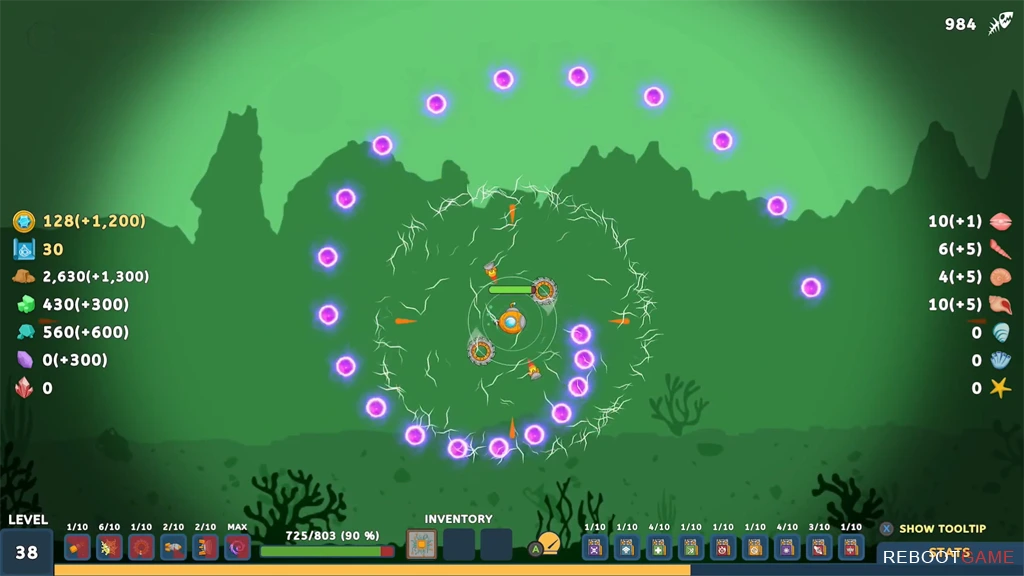Select the MAX-level purple spiral weapon
The width and height of the screenshot is (1024, 576).
(x=237, y=547)
